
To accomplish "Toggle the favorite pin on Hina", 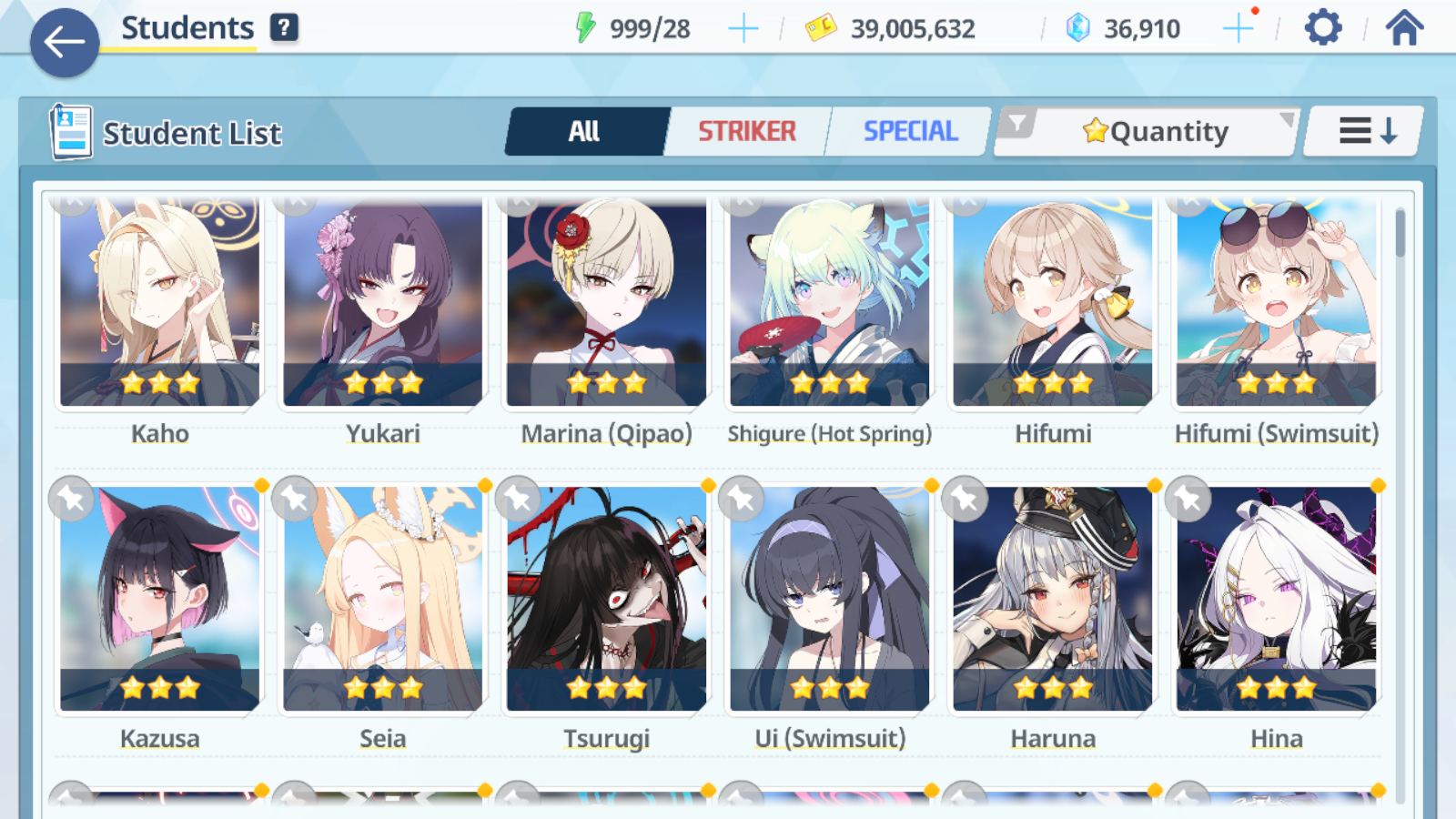I will click(x=1188, y=499).
